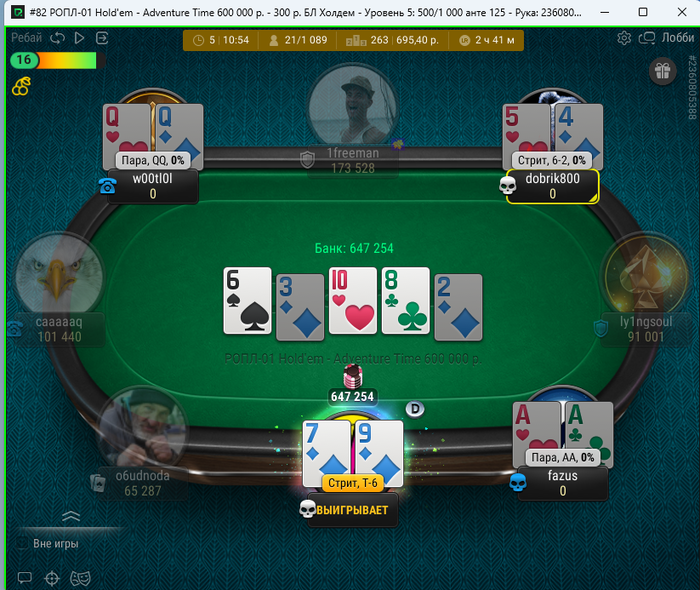
Task: Select player ly1ngsoul's avatar
Action: [x=645, y=277]
